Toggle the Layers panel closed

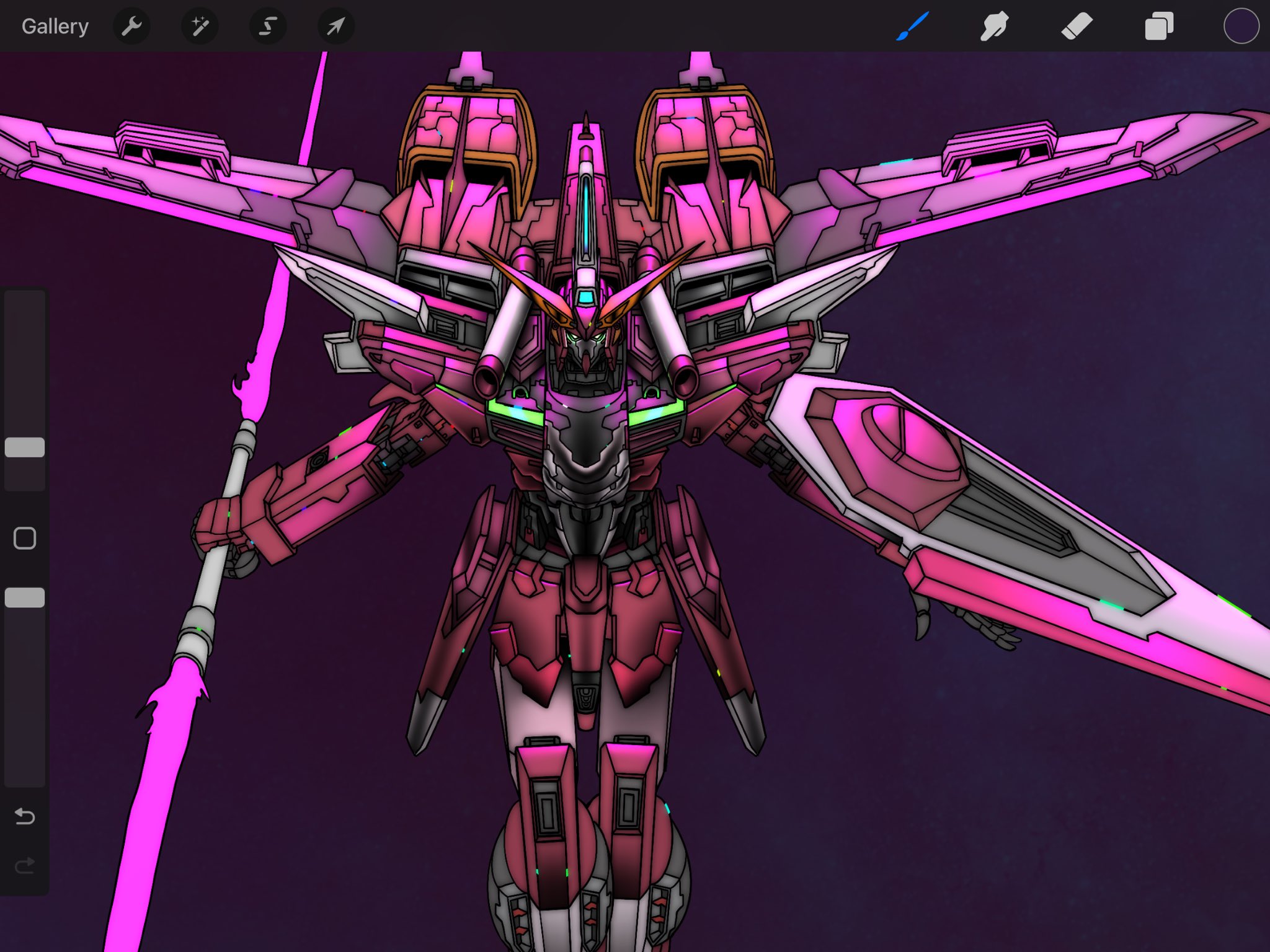click(1159, 26)
